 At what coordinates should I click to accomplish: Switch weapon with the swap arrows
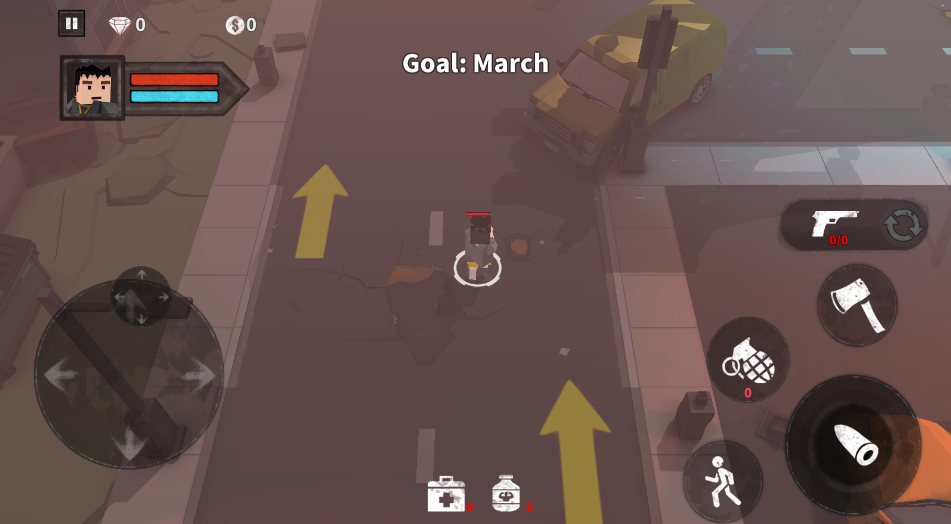pos(902,225)
